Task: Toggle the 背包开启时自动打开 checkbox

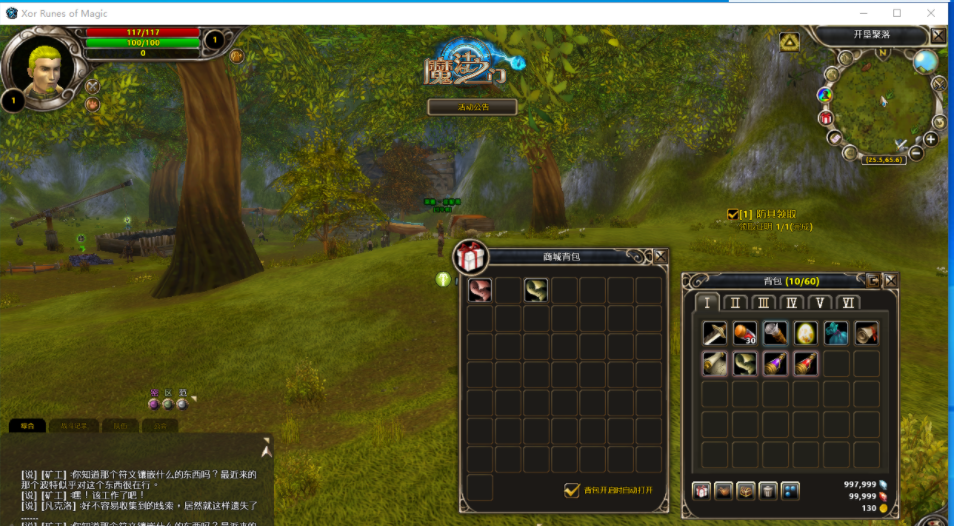Action: [x=572, y=490]
